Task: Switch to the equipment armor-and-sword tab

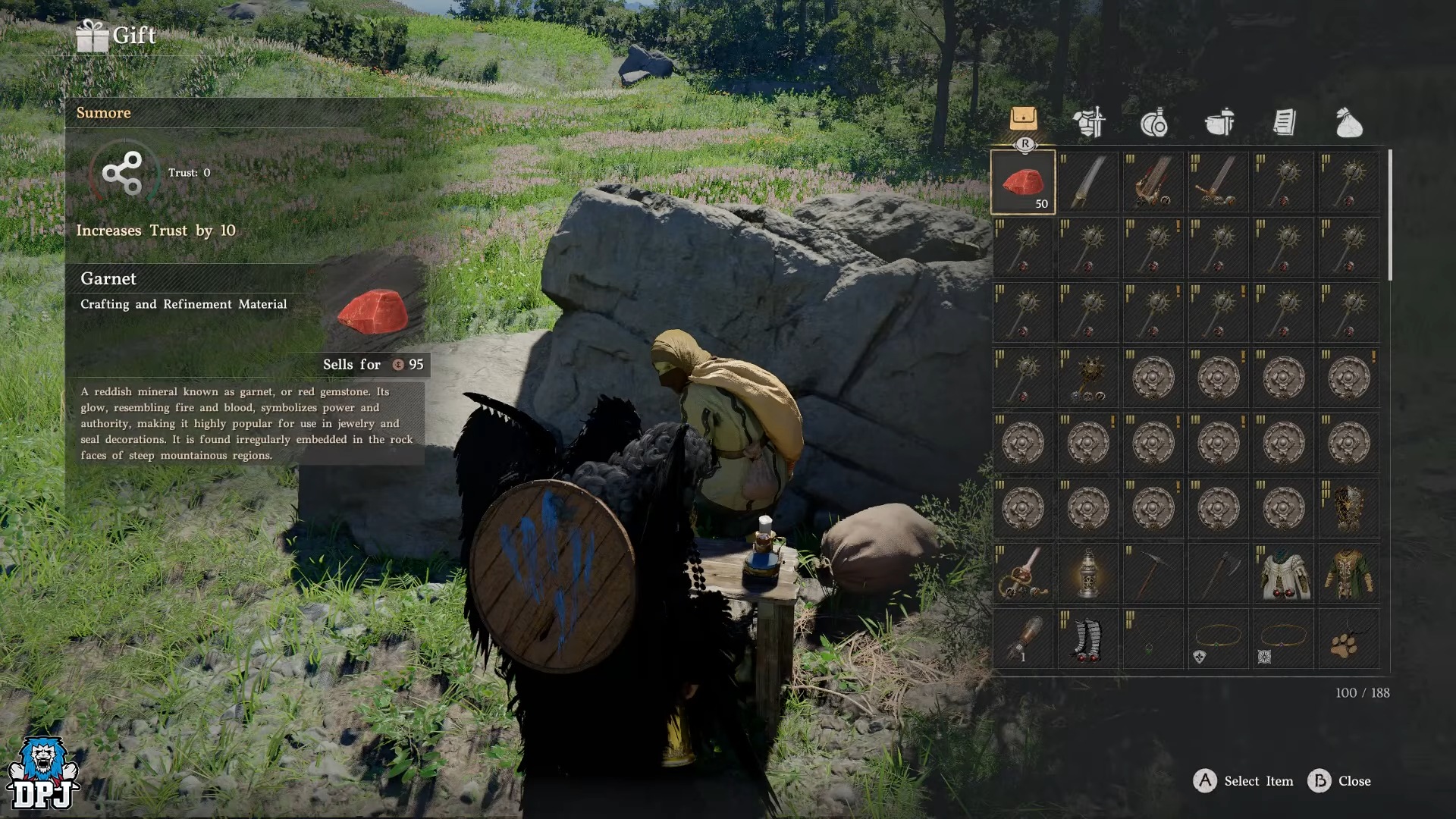Action: pos(1089,122)
